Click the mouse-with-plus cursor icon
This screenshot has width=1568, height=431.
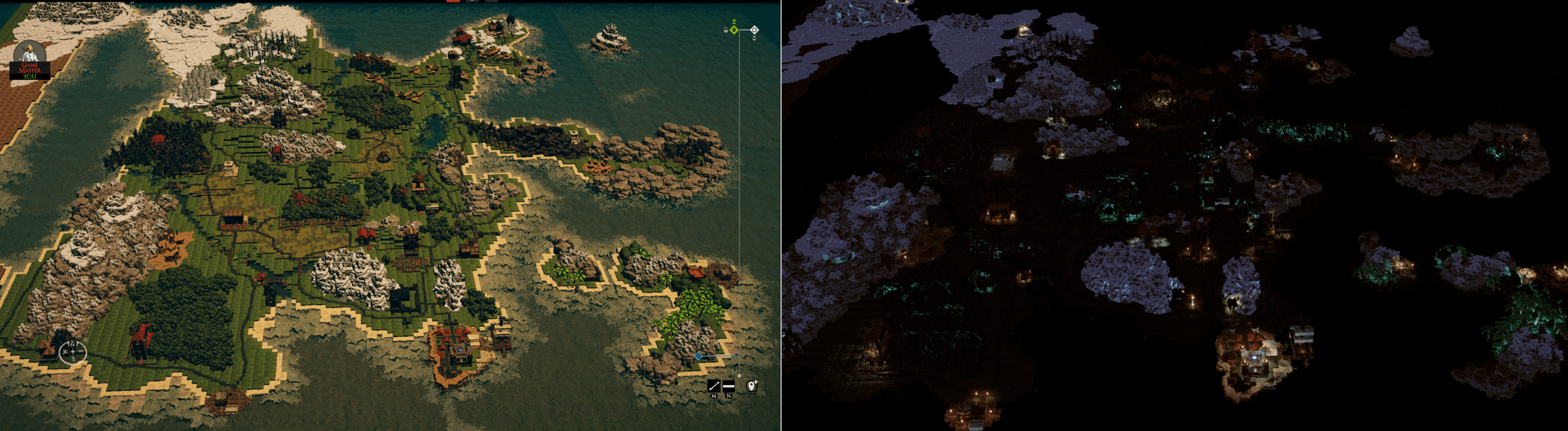(752, 386)
